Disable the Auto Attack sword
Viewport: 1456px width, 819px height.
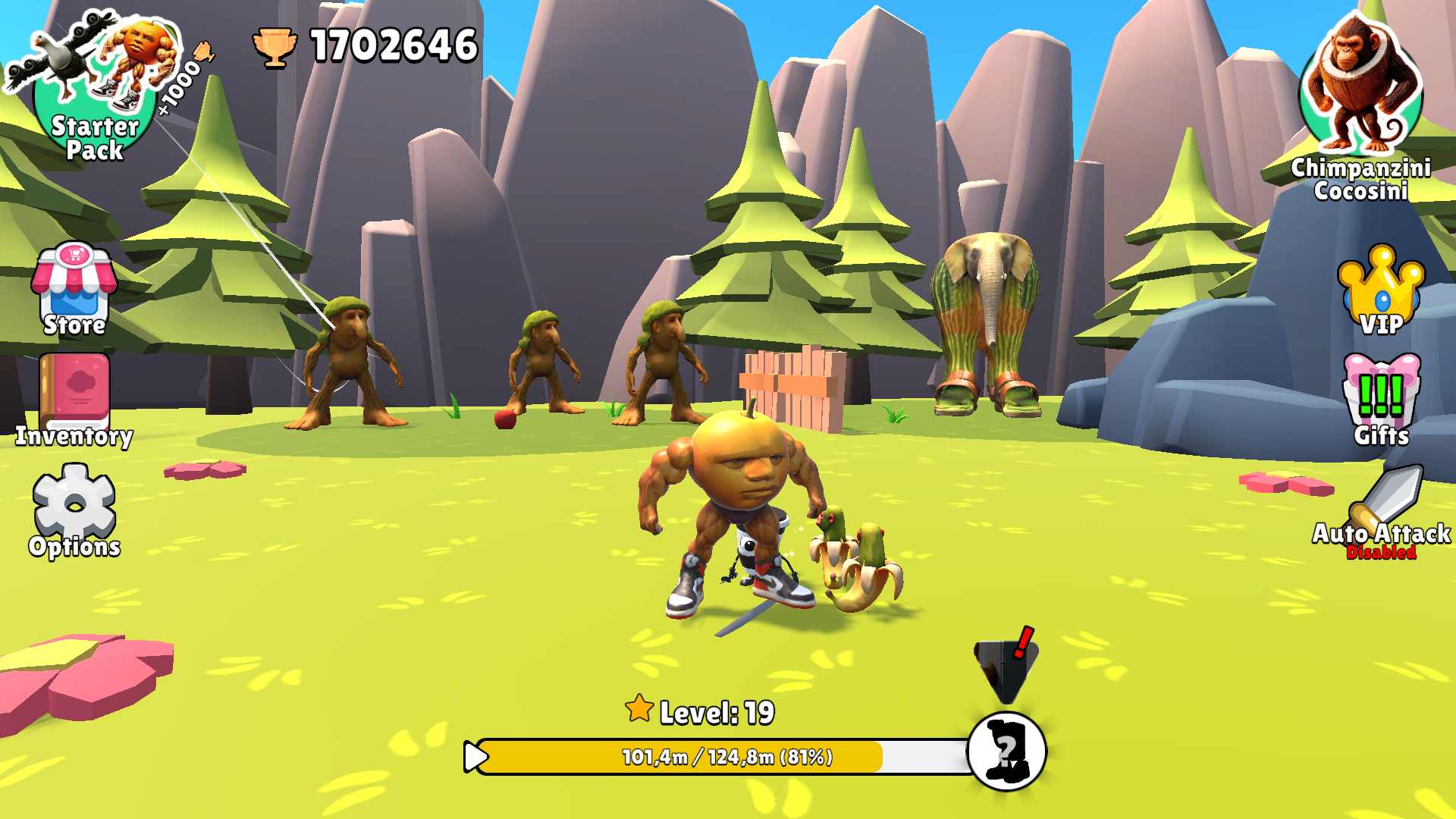[1386, 497]
